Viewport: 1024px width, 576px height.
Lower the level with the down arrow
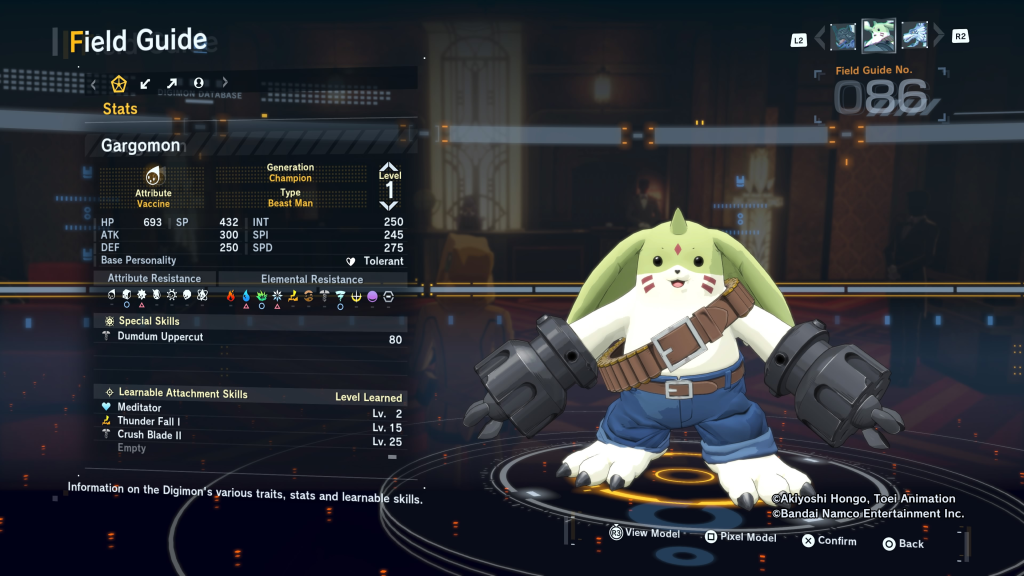(389, 205)
